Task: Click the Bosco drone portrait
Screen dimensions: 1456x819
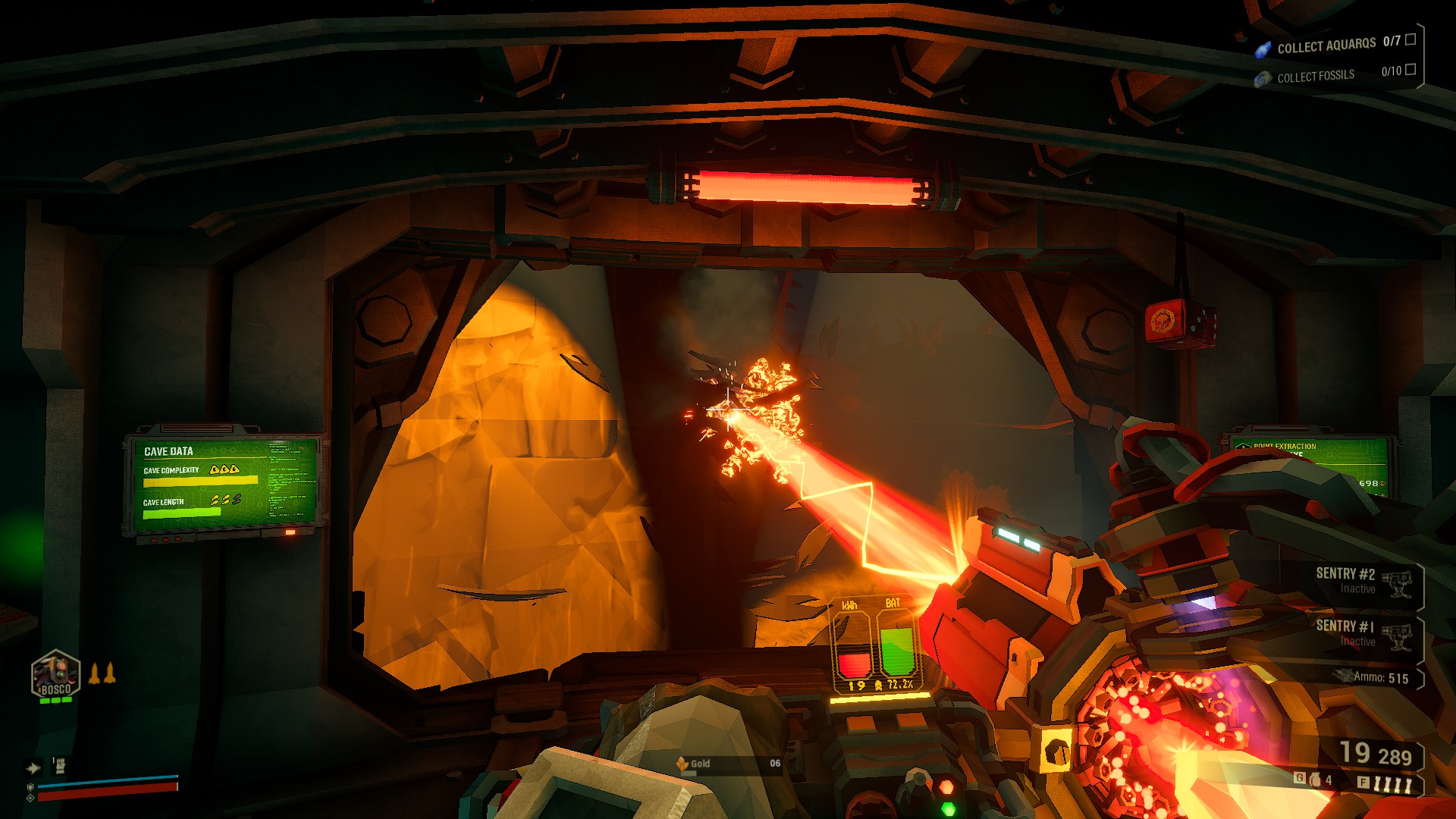Action: click(55, 674)
